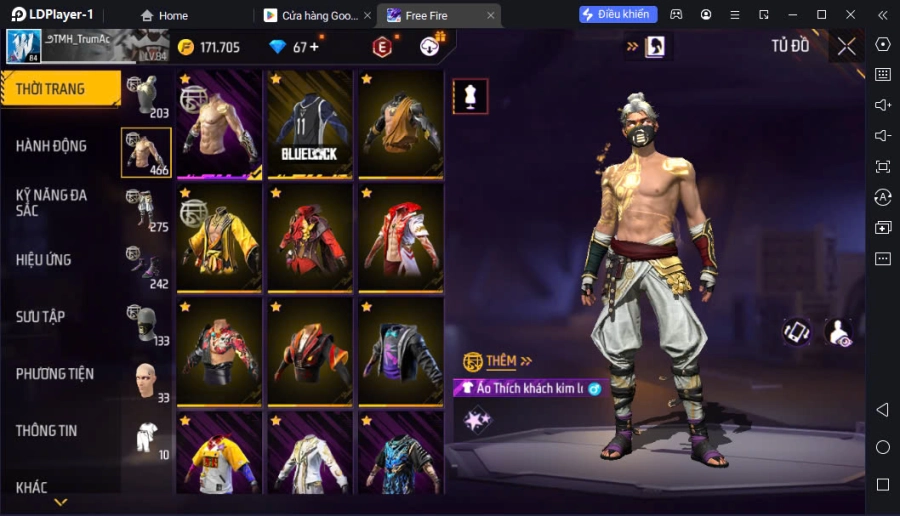Viewport: 900px width, 516px height.
Task: Add diamonds with the plus button
Action: [315, 47]
